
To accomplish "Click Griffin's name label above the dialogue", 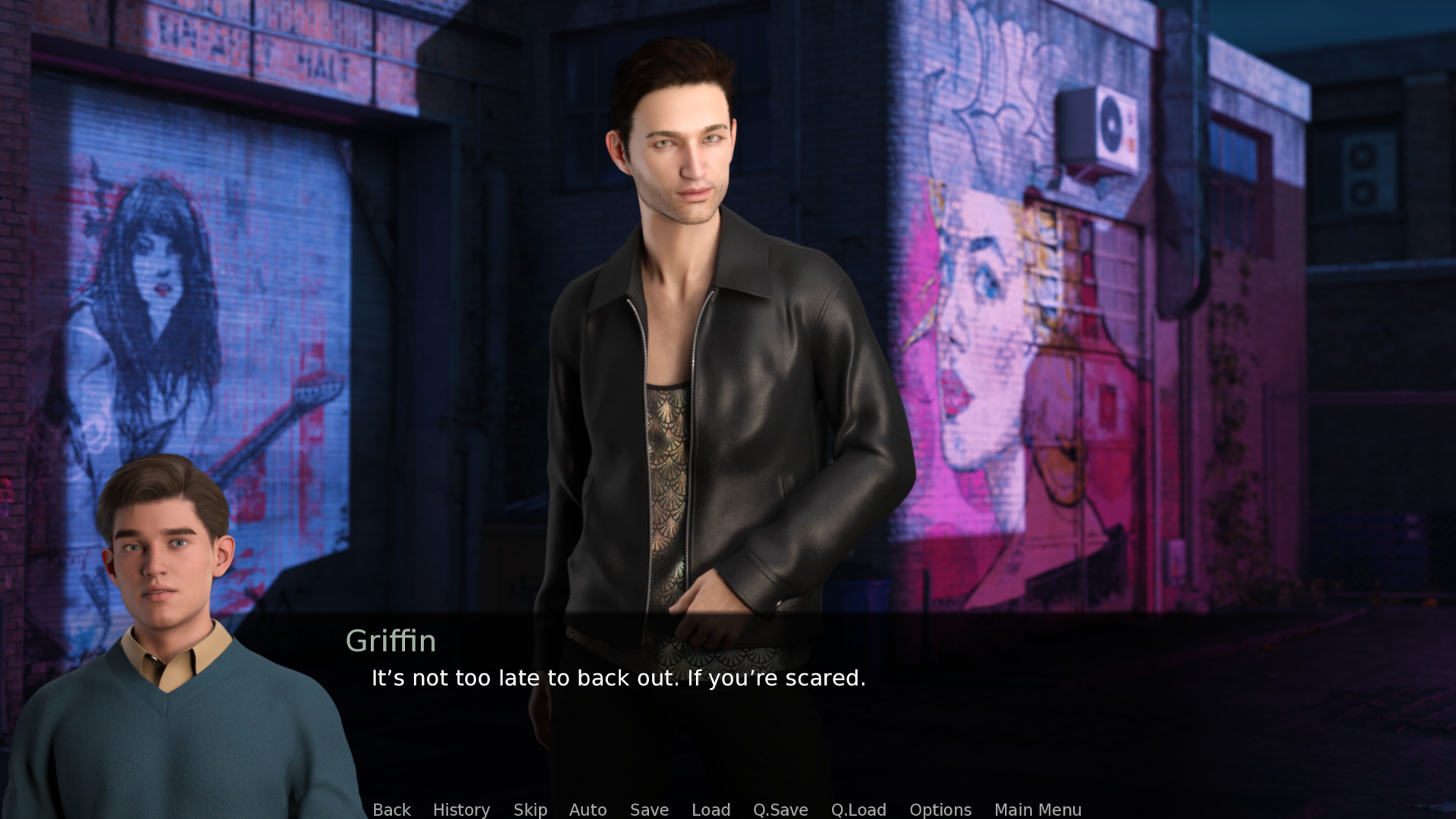I will click(x=391, y=642).
